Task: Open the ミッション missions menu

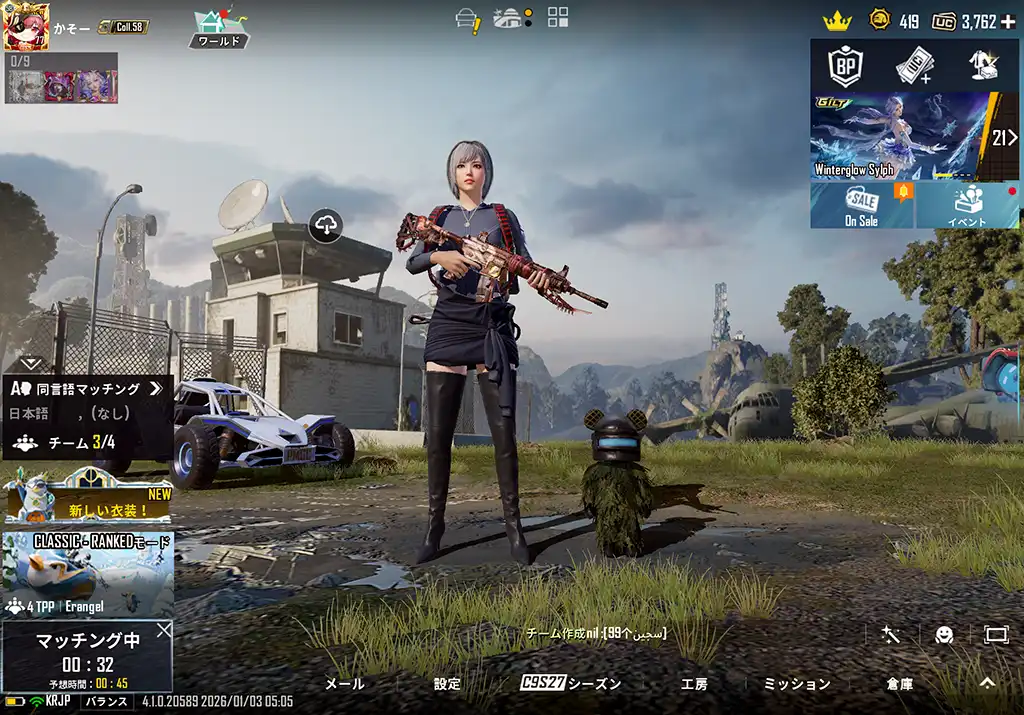Action: coord(797,684)
